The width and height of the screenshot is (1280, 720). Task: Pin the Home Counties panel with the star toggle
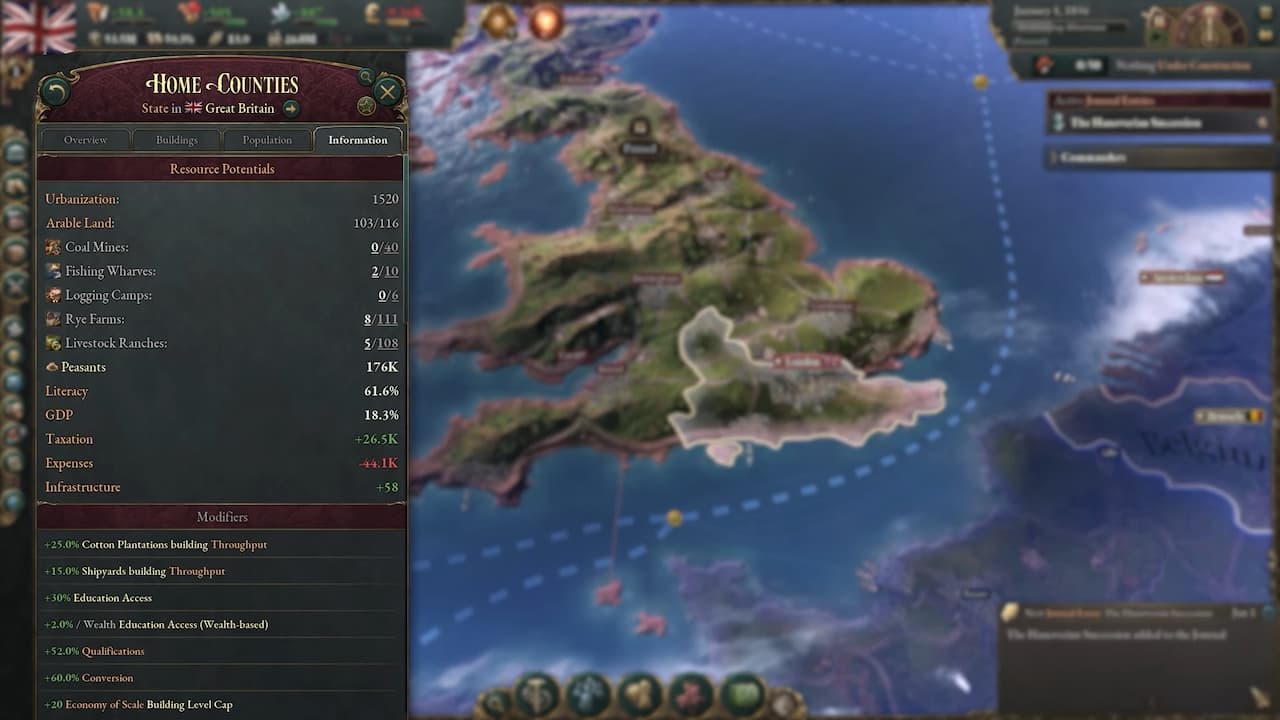click(367, 105)
